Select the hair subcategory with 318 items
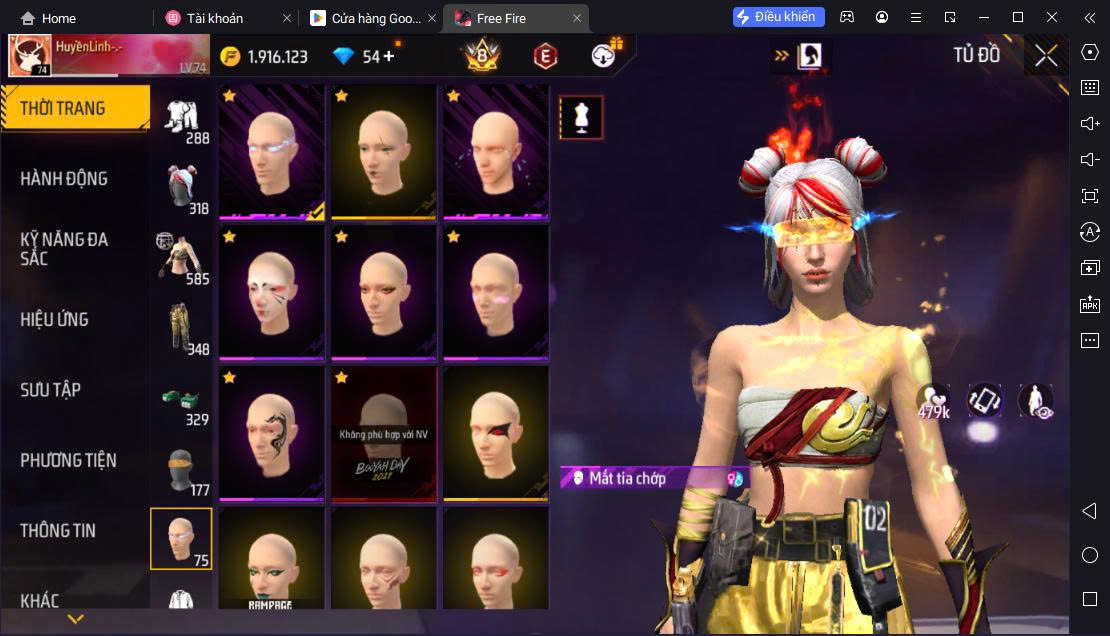The height and width of the screenshot is (636, 1110). click(182, 188)
